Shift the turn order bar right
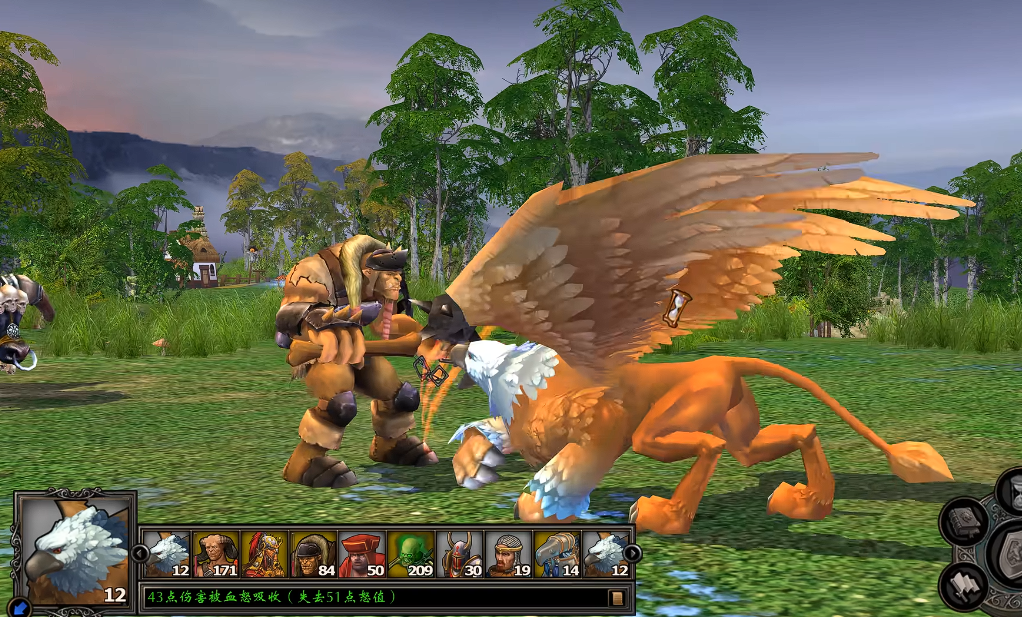The width and height of the screenshot is (1022, 617). pos(632,553)
